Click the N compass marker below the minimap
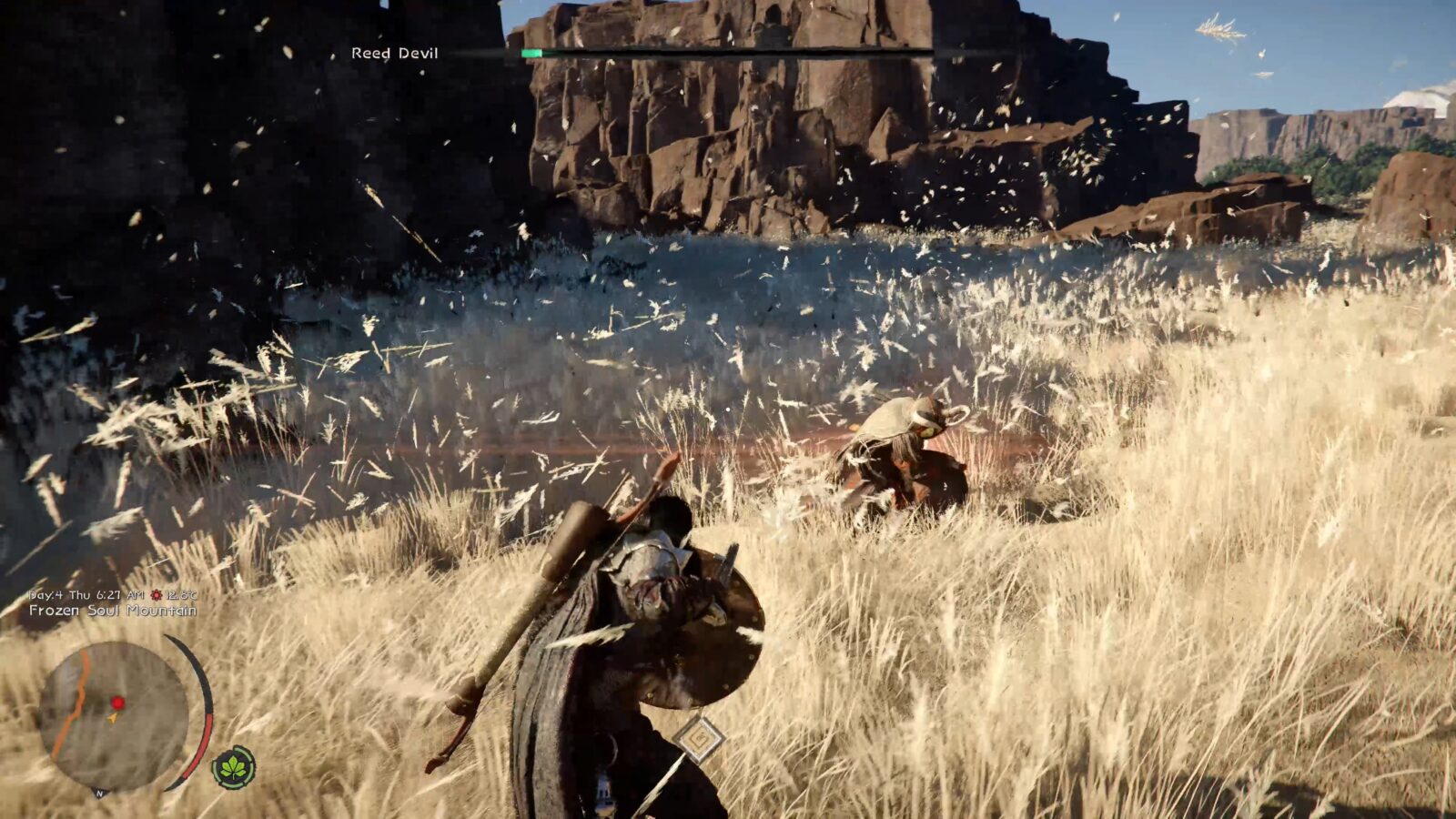The image size is (1456, 819). pos(98,794)
